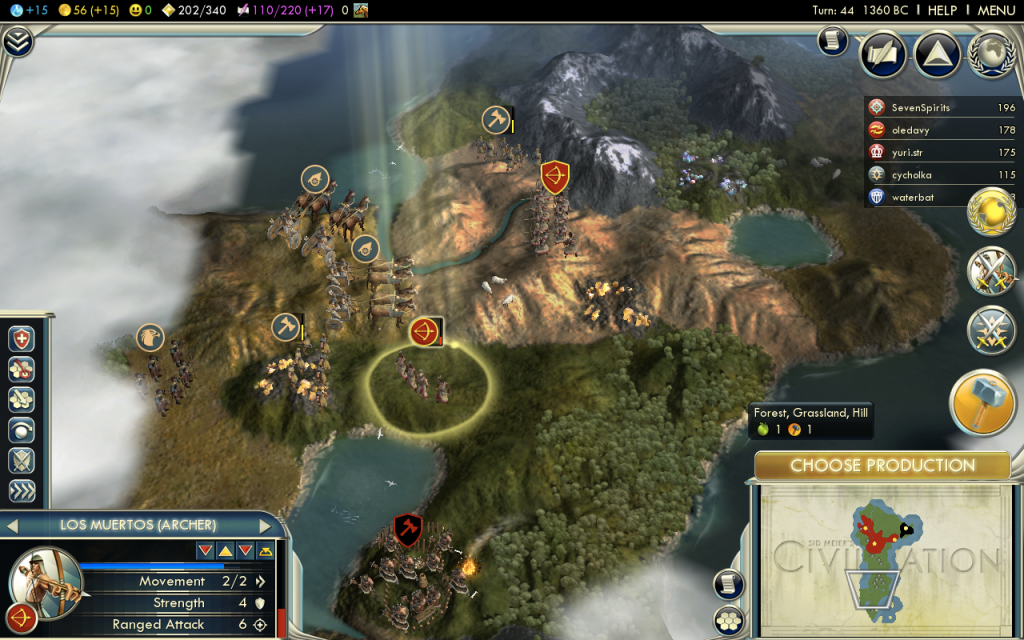The width and height of the screenshot is (1024, 640).
Task: Open the HELP Civilopedia link
Action: [942, 10]
